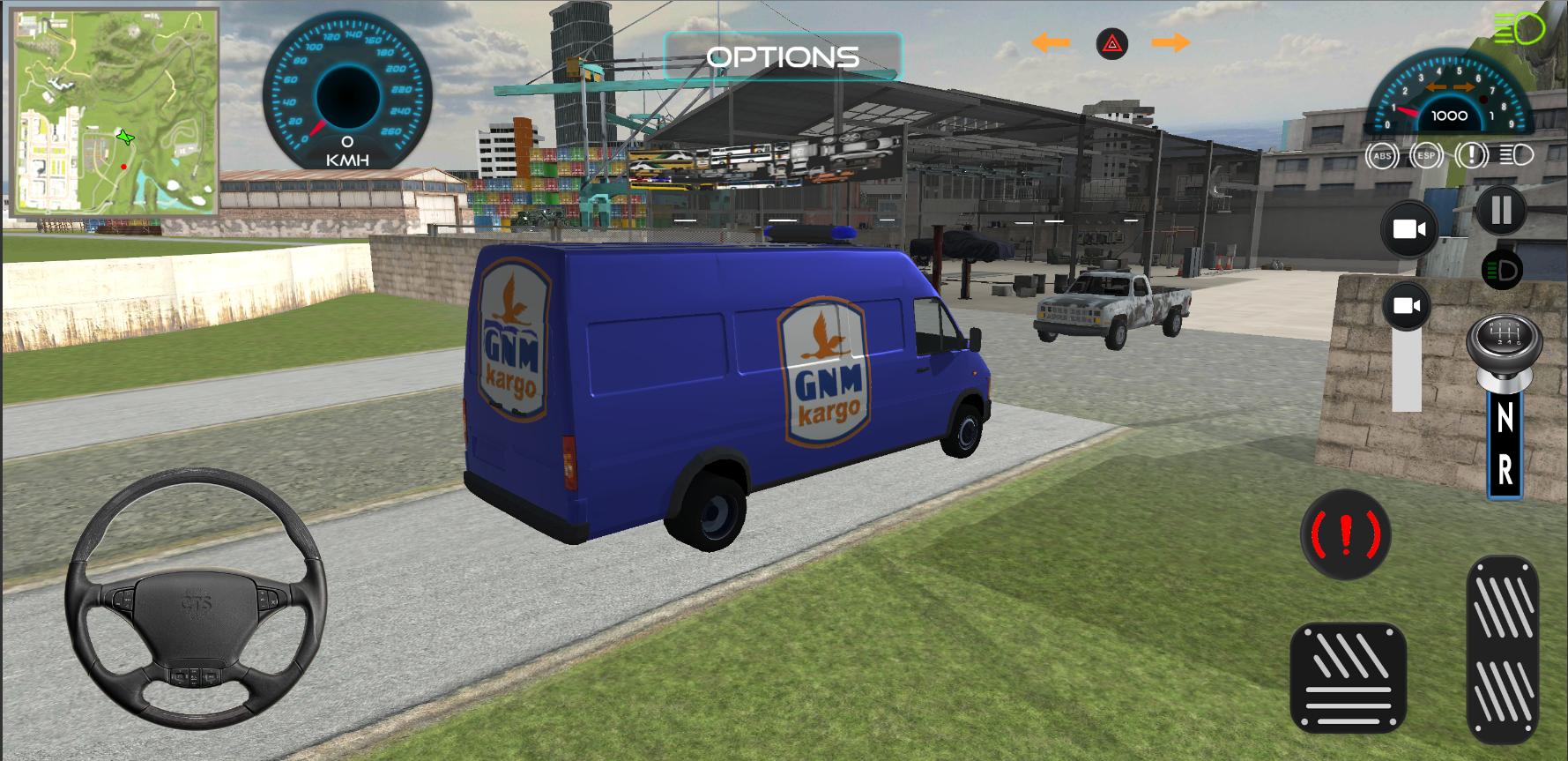Switch camera view with larger camera button

(x=1408, y=229)
